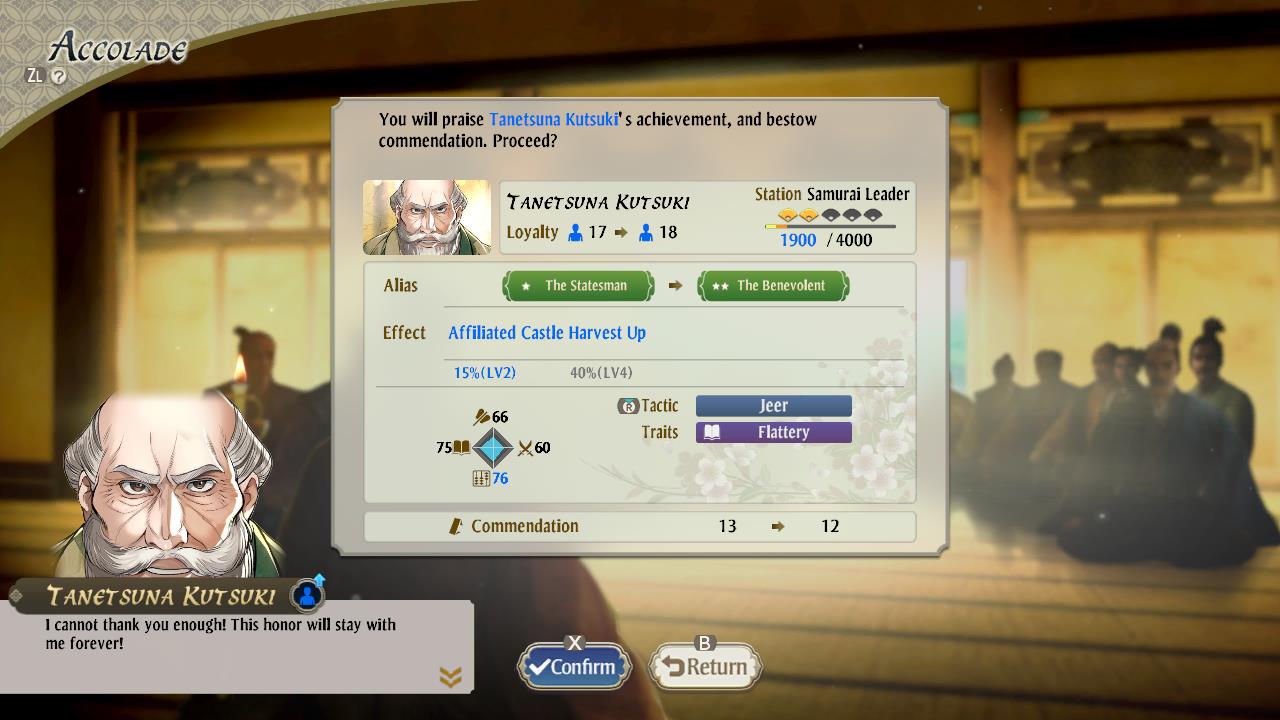Click the brush Commendation icon in the bottom panel

[455, 526]
